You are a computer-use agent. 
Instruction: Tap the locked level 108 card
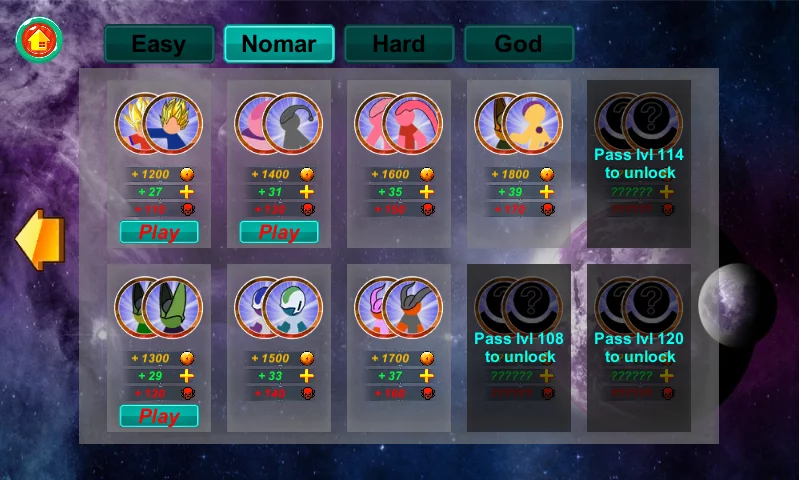pos(519,348)
